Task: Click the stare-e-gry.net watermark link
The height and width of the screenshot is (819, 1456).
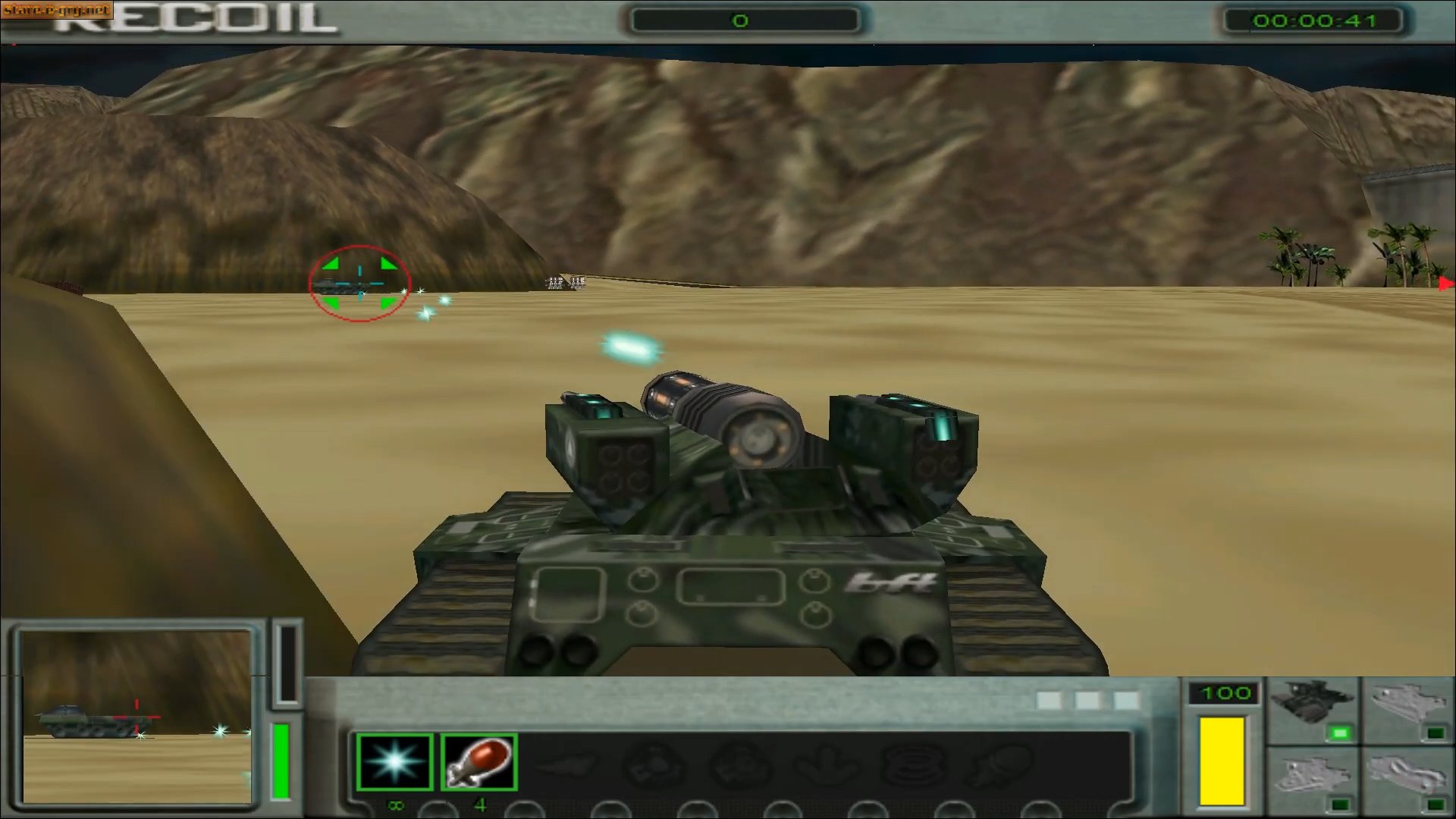Action: tap(55, 10)
